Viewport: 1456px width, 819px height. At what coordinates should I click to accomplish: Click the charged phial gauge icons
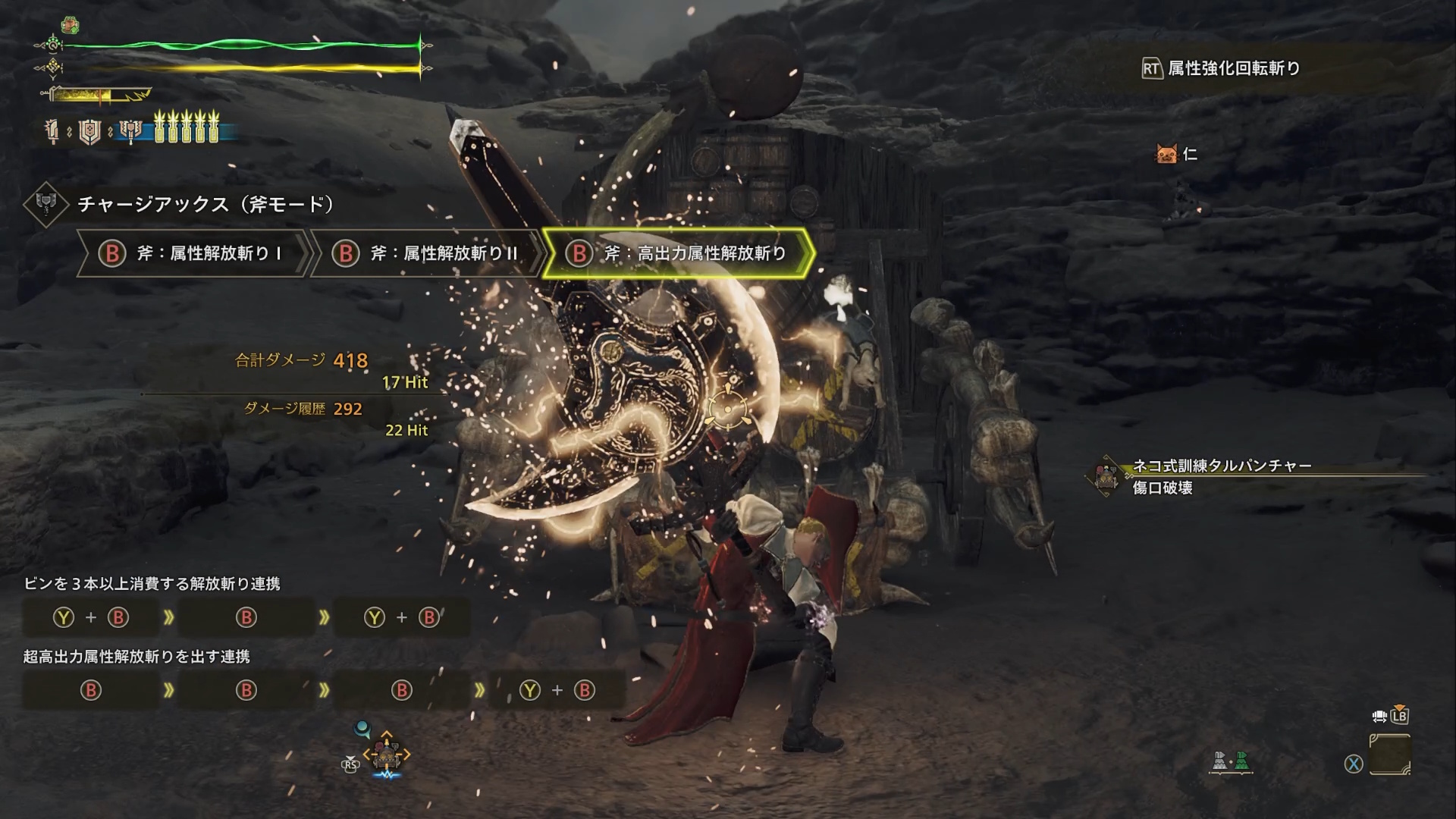pyautogui.click(x=187, y=127)
